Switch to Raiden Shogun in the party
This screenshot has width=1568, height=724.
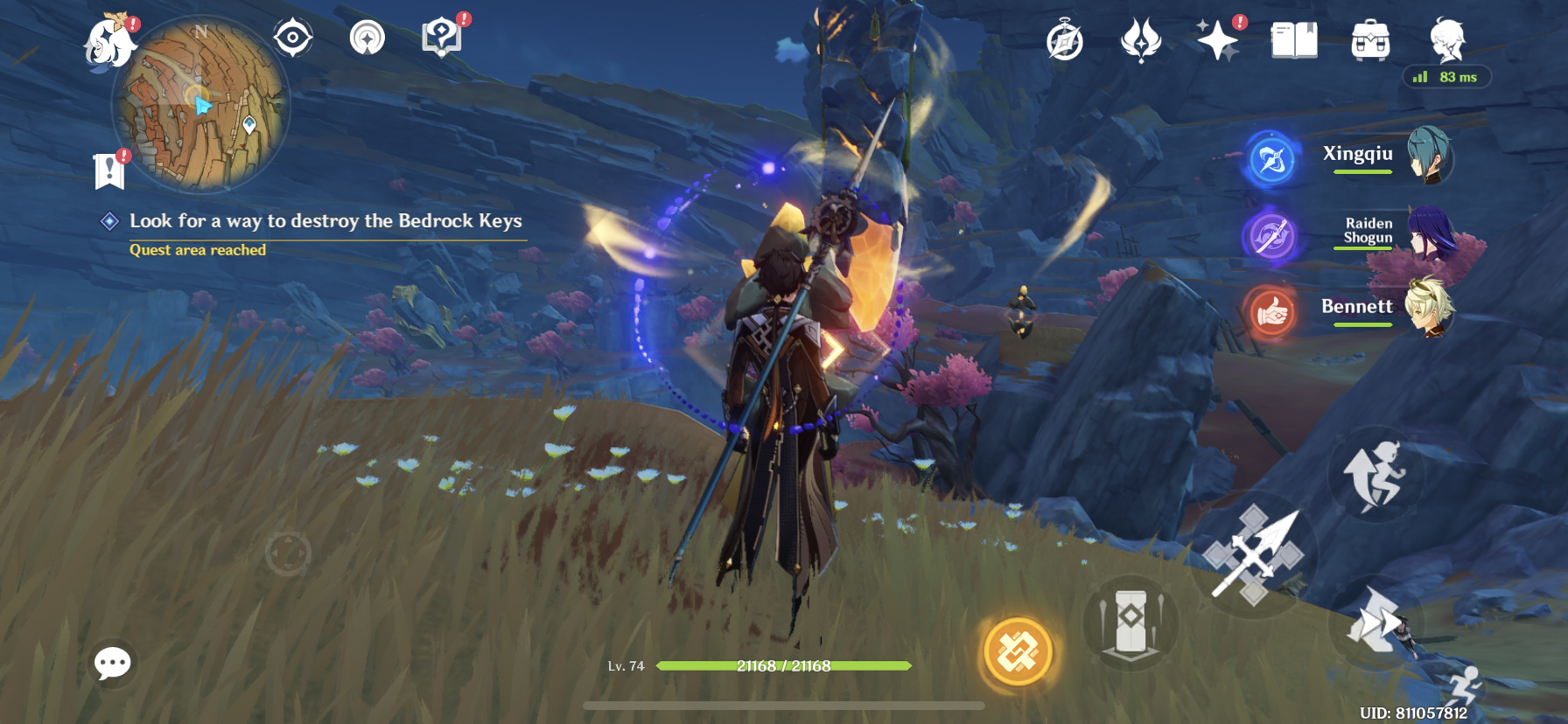point(1391,232)
